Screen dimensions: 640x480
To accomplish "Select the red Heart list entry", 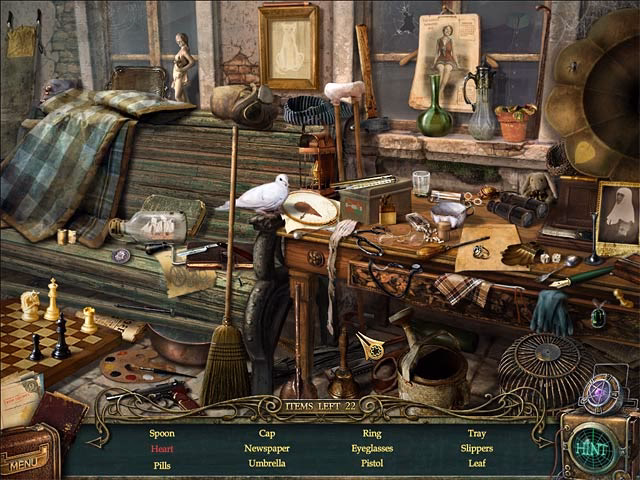I will (162, 449).
